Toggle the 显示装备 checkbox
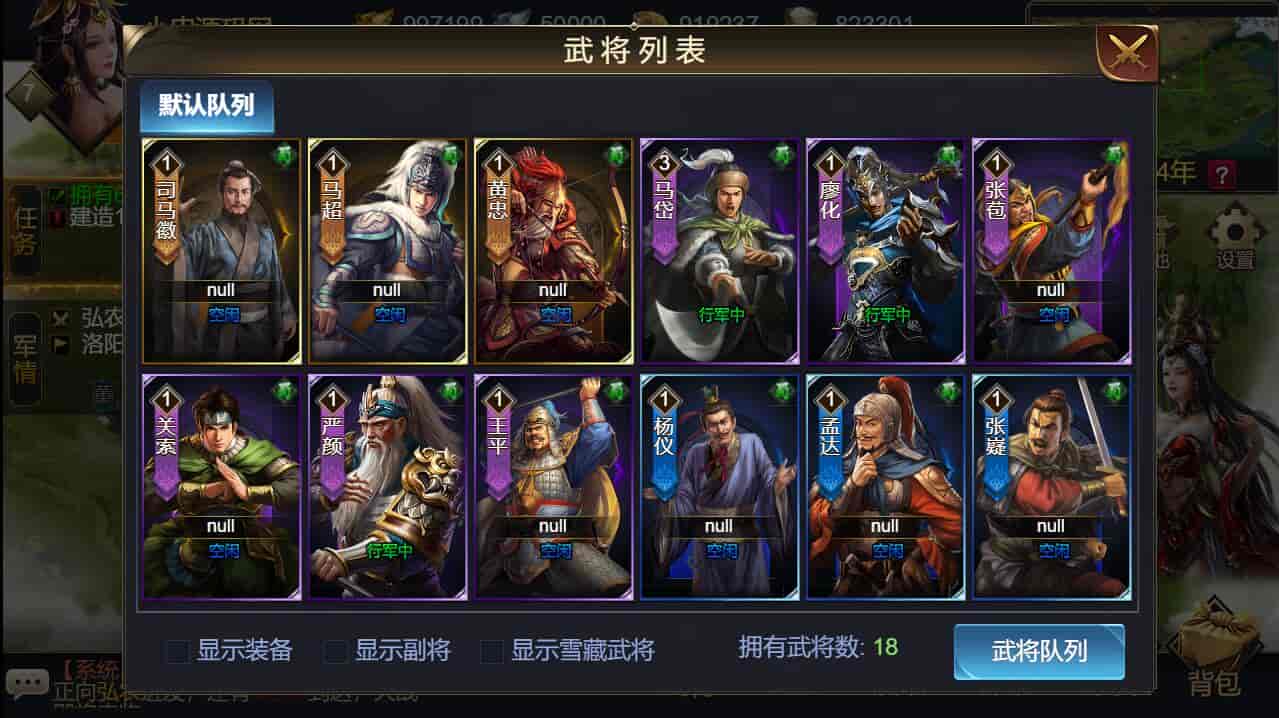This screenshot has width=1279, height=718. click(178, 652)
